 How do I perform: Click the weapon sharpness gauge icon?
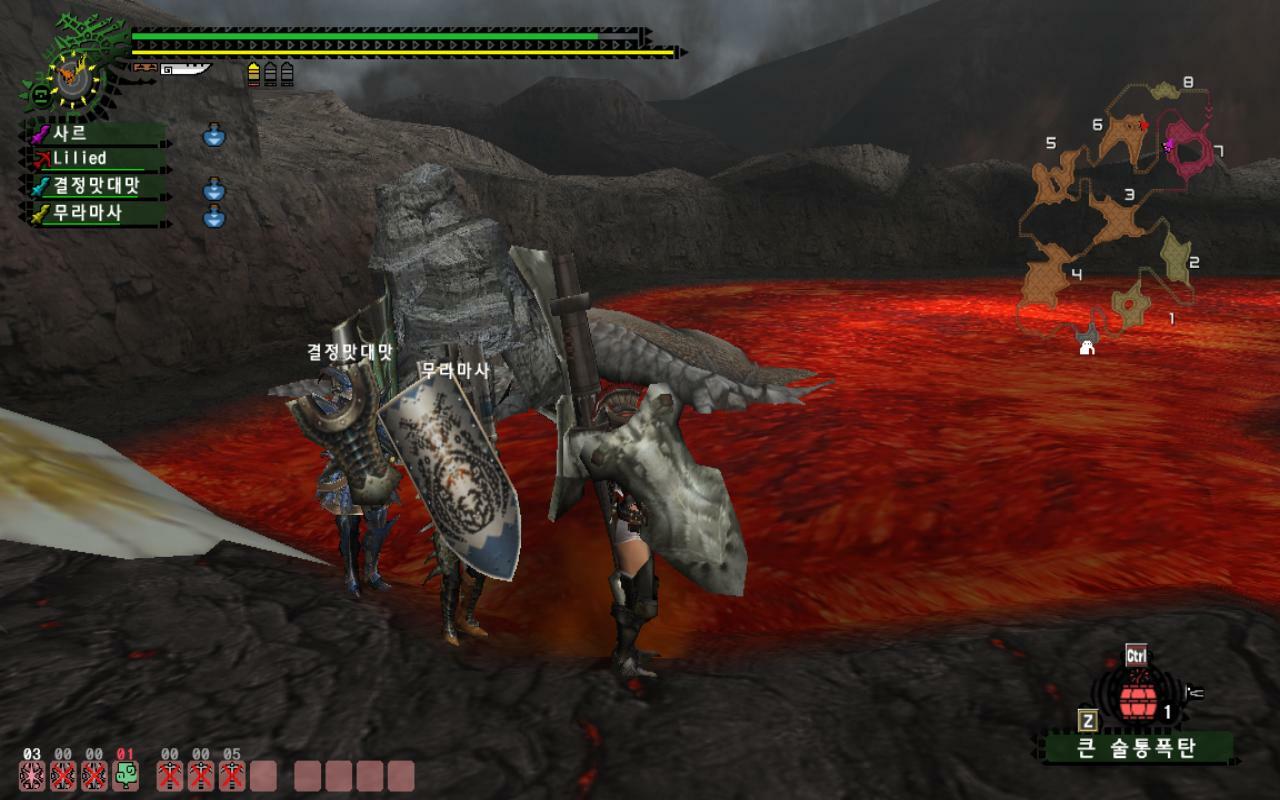(188, 69)
